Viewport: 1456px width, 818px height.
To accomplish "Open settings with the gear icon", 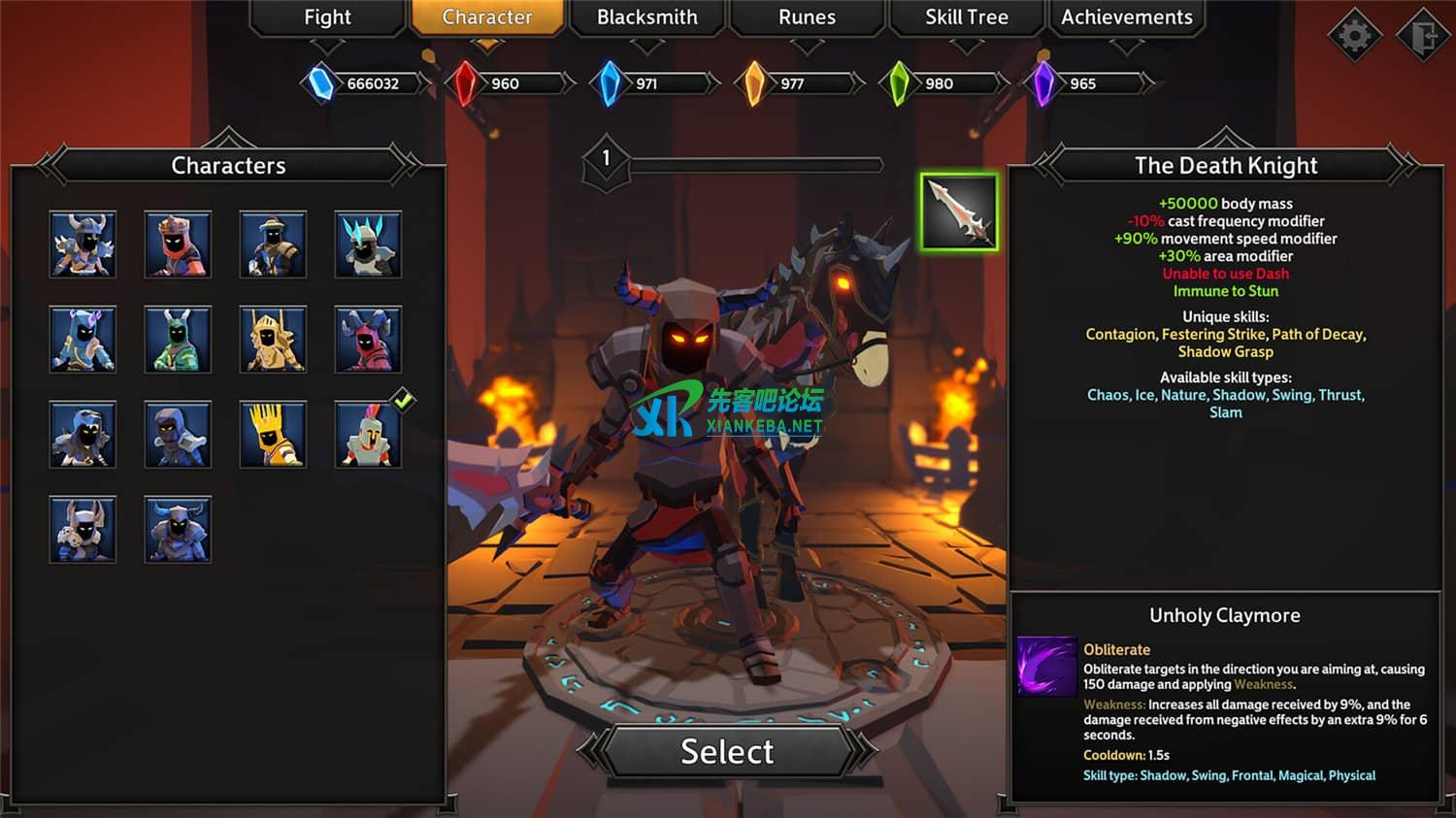I will click(x=1354, y=36).
